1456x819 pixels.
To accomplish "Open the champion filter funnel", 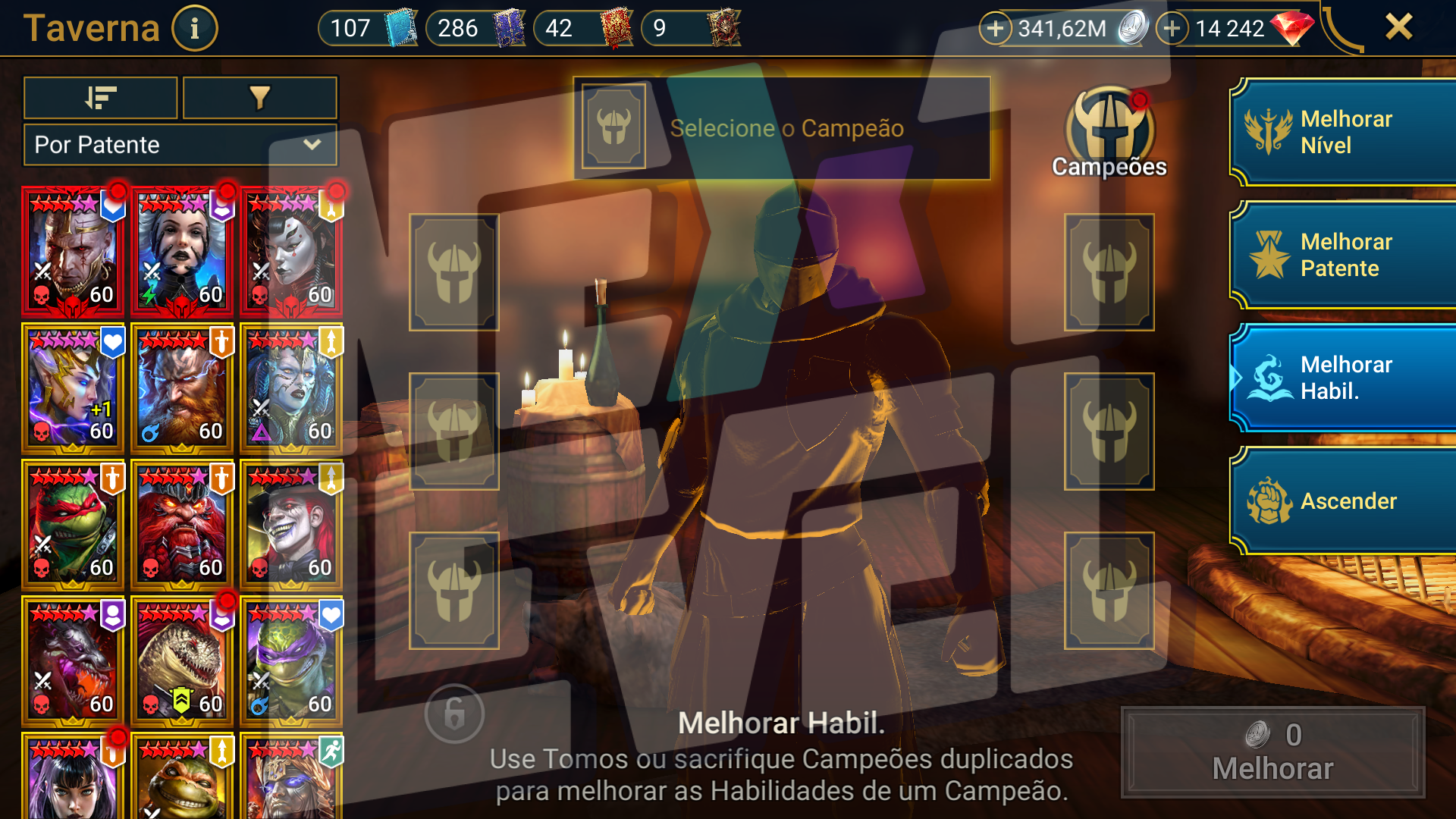I will coord(259,98).
